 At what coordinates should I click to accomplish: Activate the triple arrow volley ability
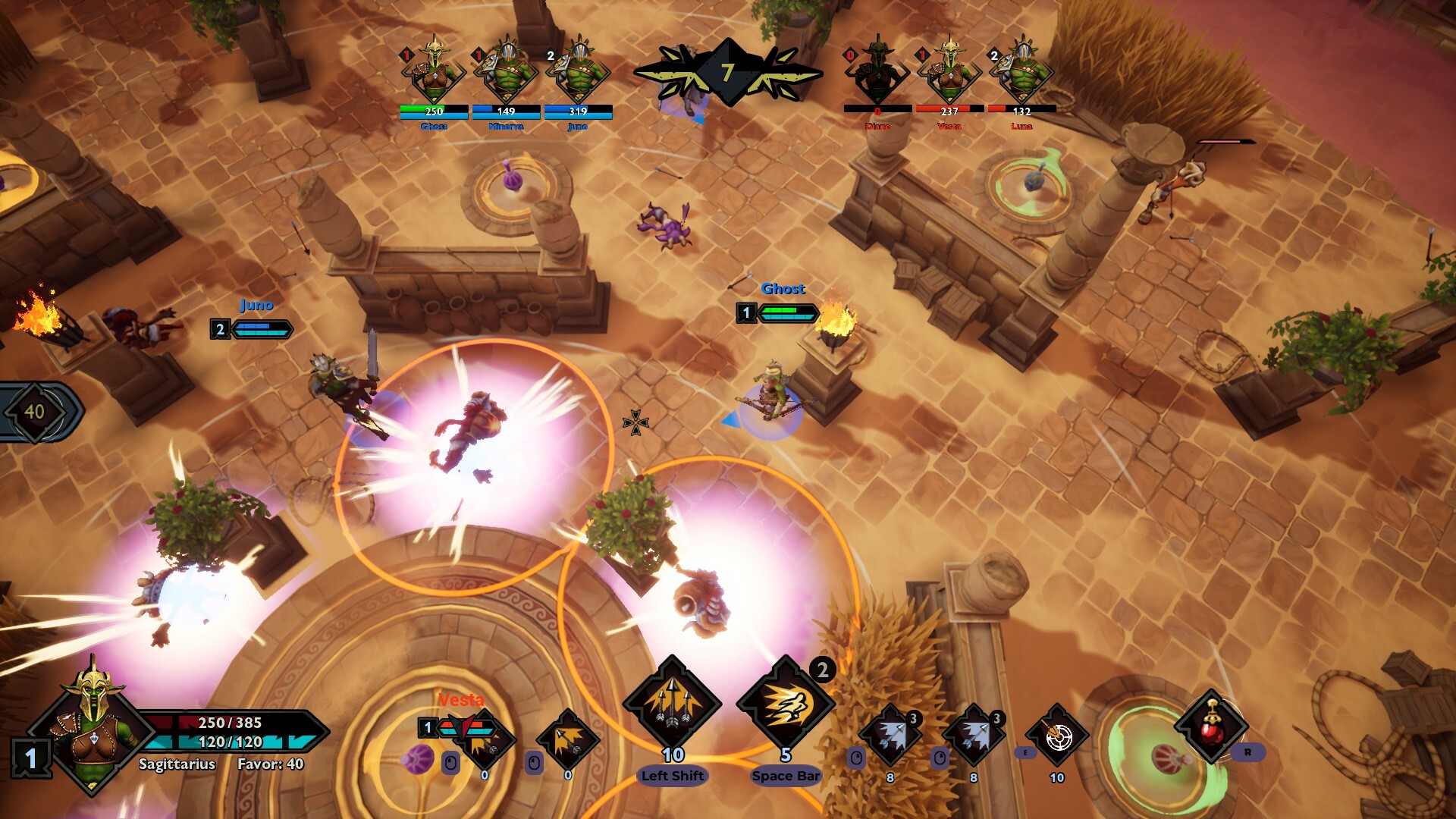point(672,704)
